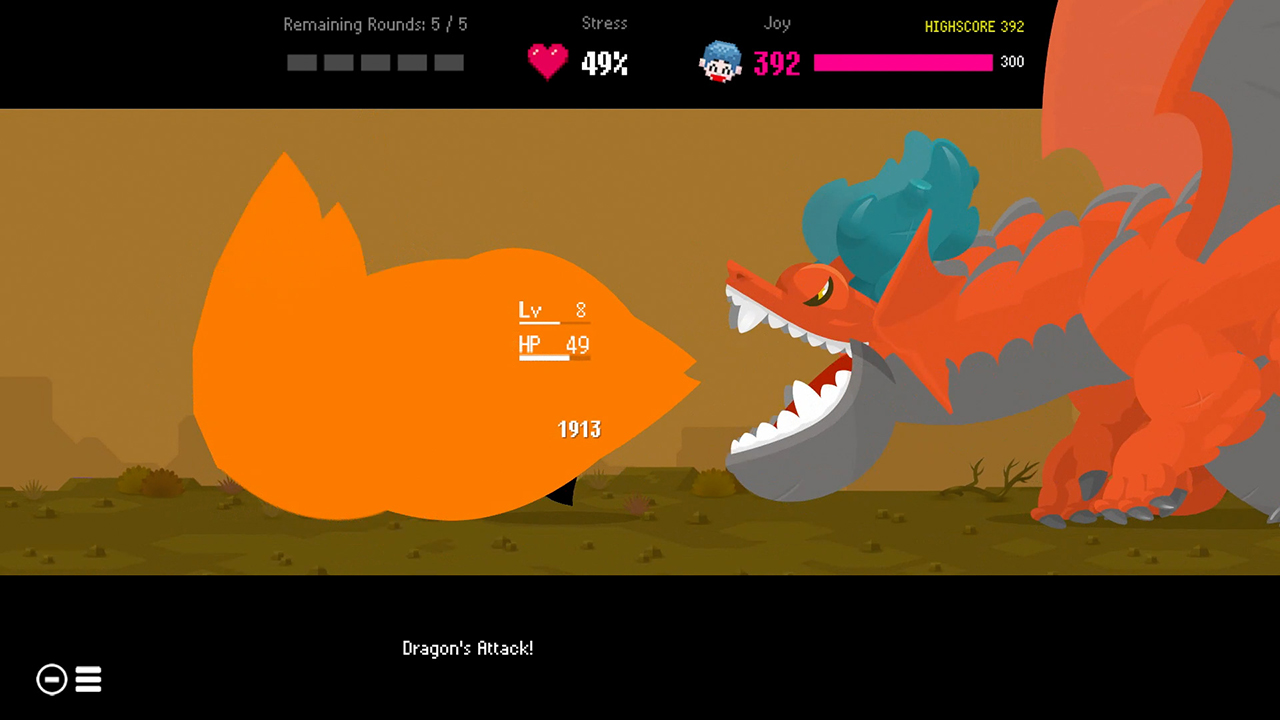Click the circled minus icon
This screenshot has width=1280, height=720.
51,679
